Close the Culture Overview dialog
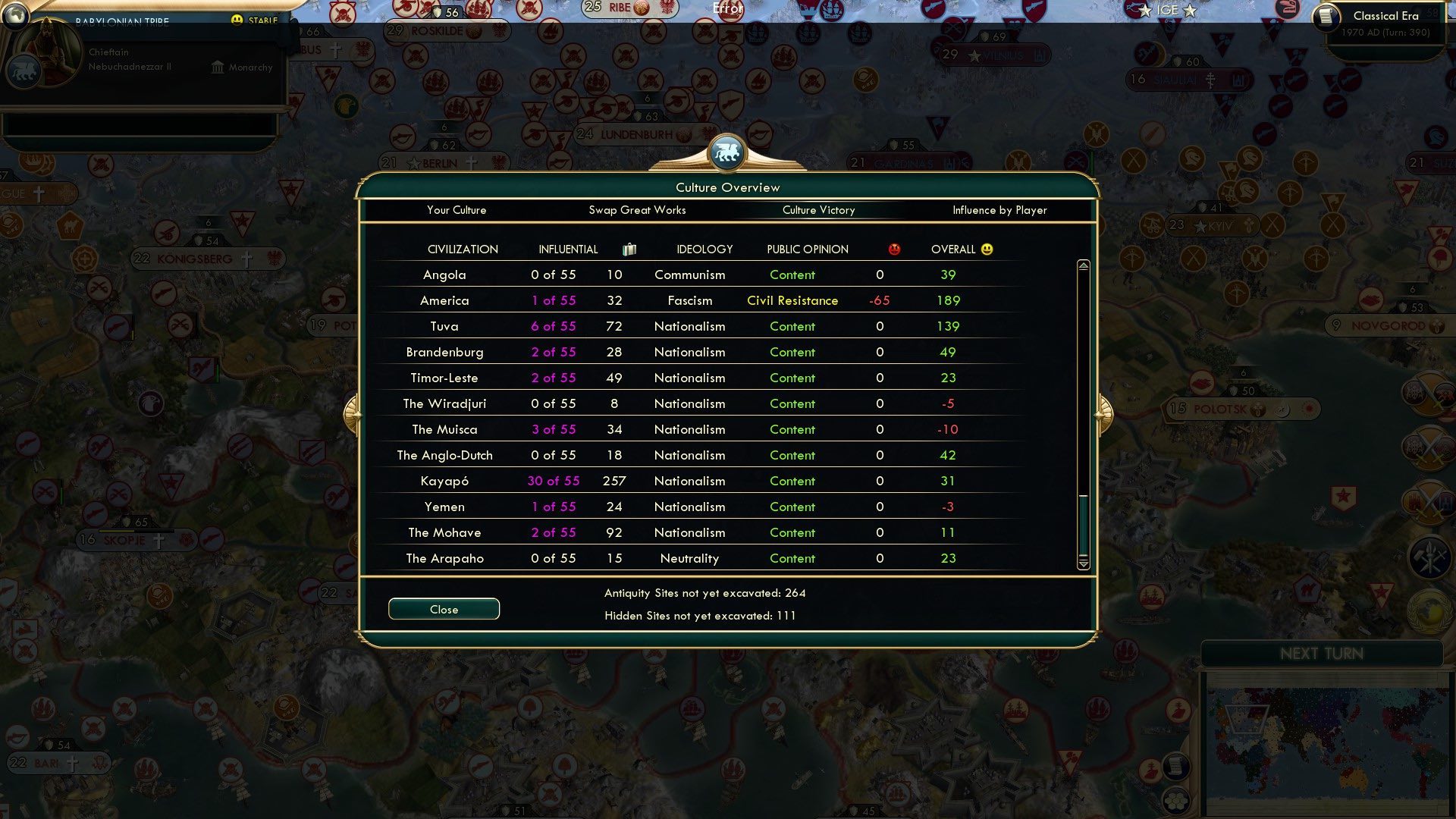This screenshot has width=1456, height=819. pyautogui.click(x=444, y=609)
